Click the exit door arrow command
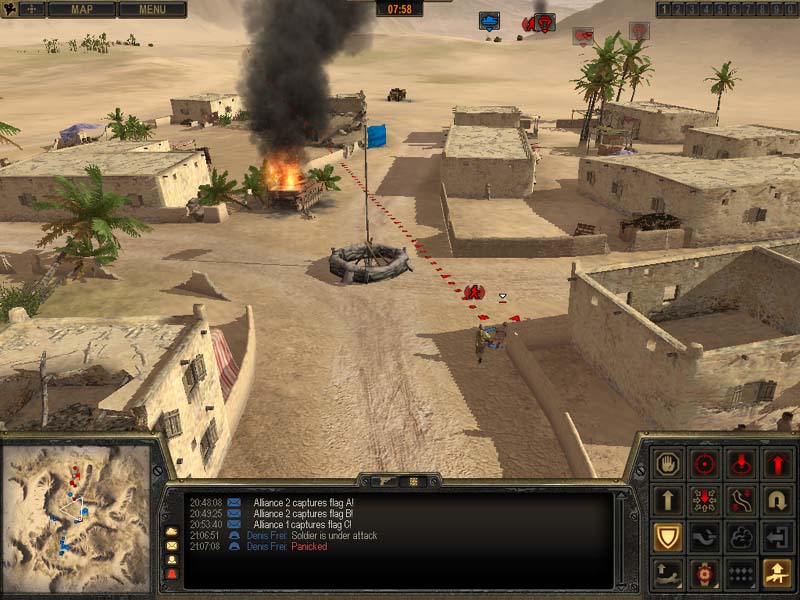Screen dimensions: 800x600 click(x=777, y=537)
